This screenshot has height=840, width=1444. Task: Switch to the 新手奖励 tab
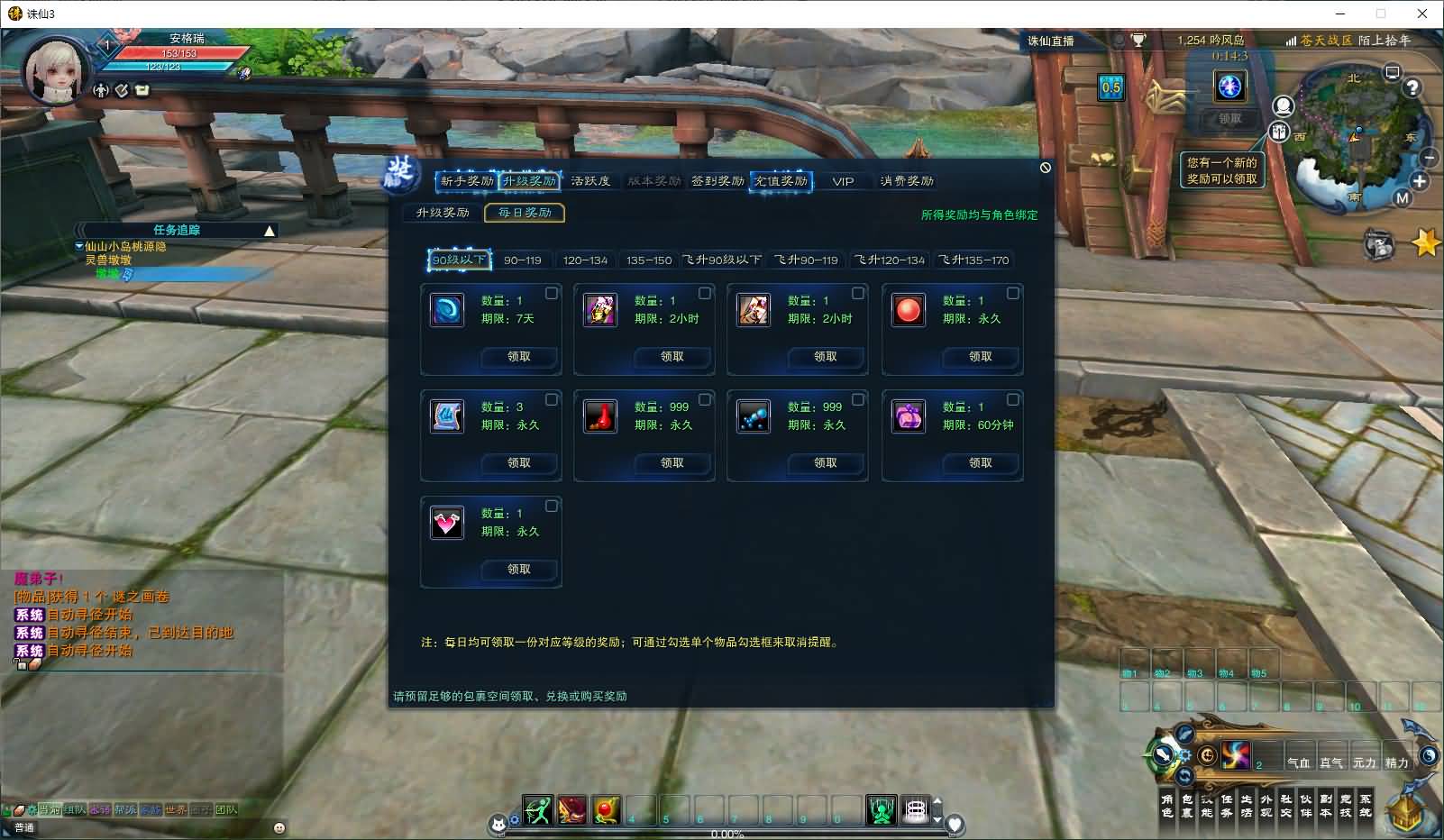466,181
